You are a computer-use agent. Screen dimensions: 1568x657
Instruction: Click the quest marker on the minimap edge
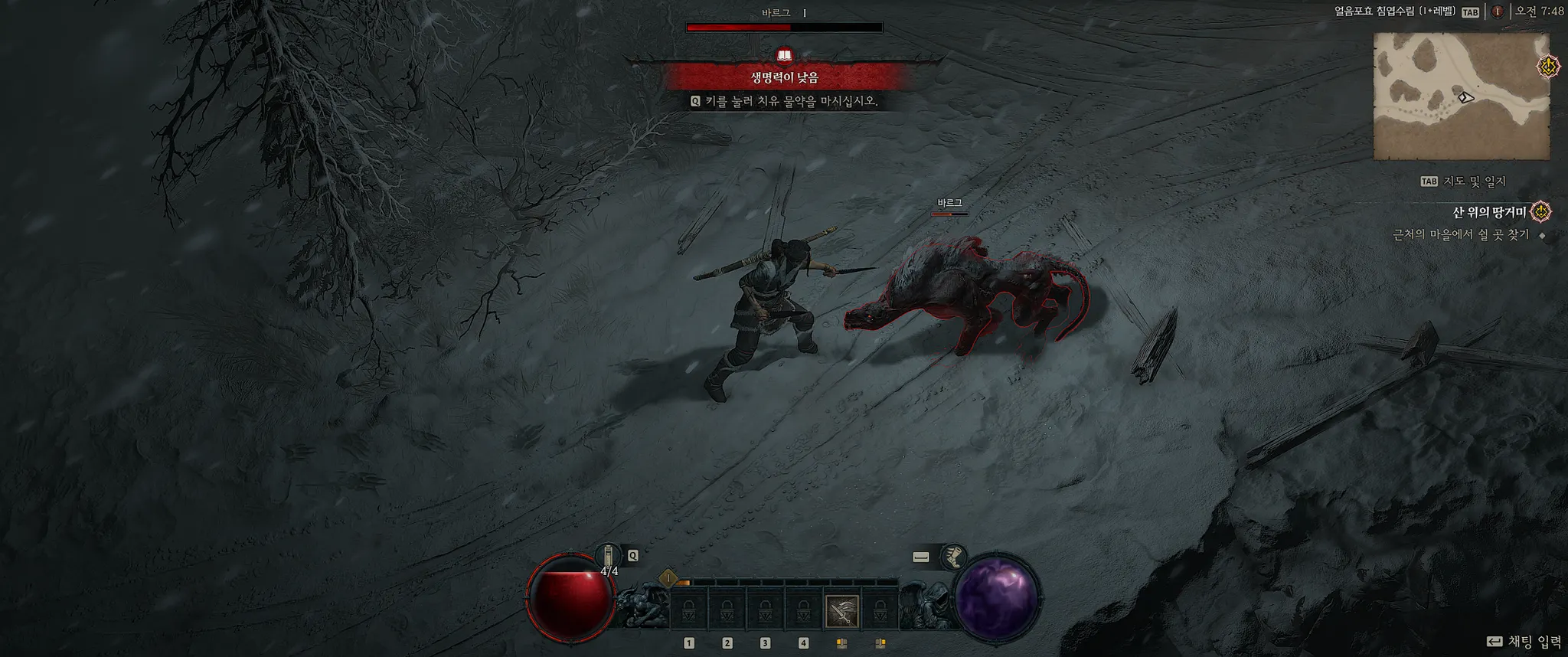point(1548,67)
